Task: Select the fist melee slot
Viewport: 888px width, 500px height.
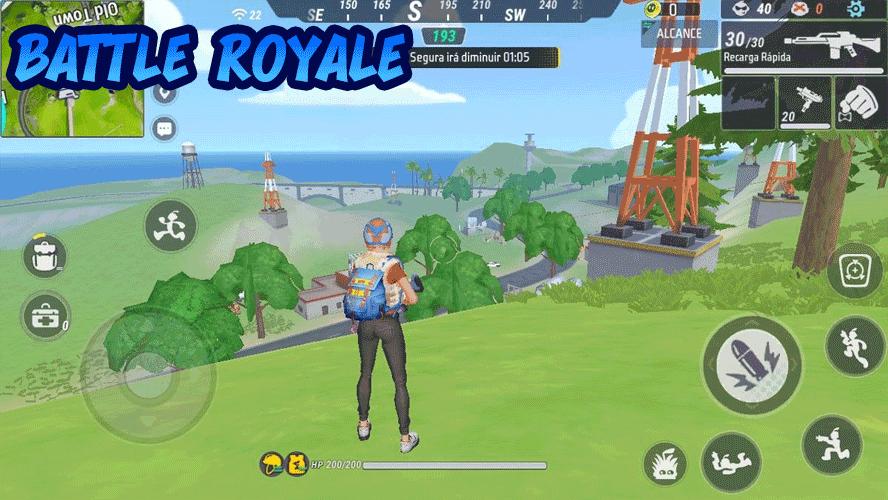Action: (x=857, y=104)
